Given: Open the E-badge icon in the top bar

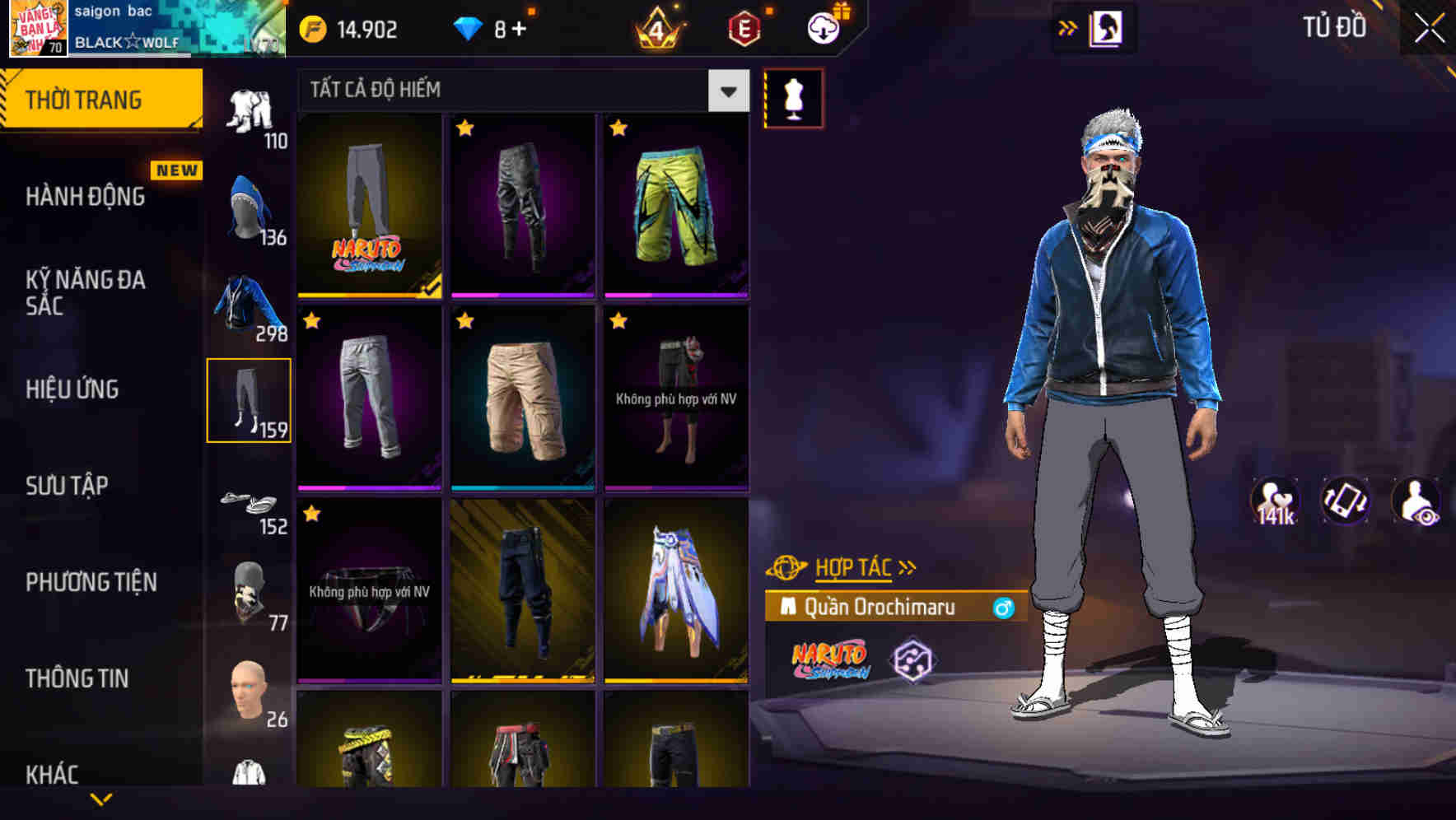Looking at the screenshot, I should (746, 28).
